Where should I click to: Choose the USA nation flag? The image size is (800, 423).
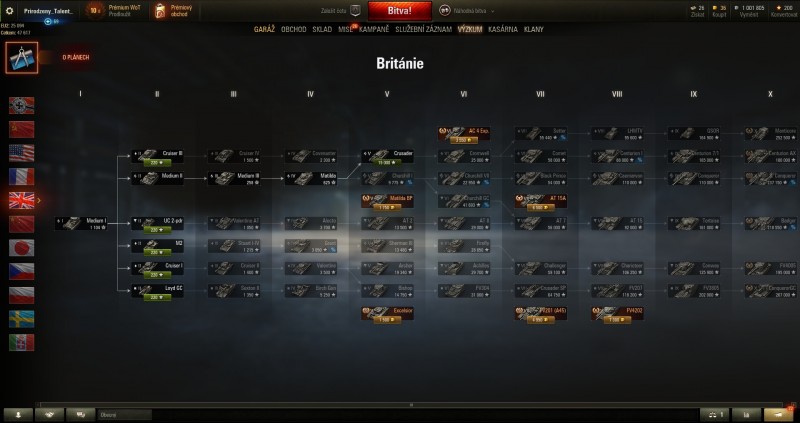pos(21,152)
